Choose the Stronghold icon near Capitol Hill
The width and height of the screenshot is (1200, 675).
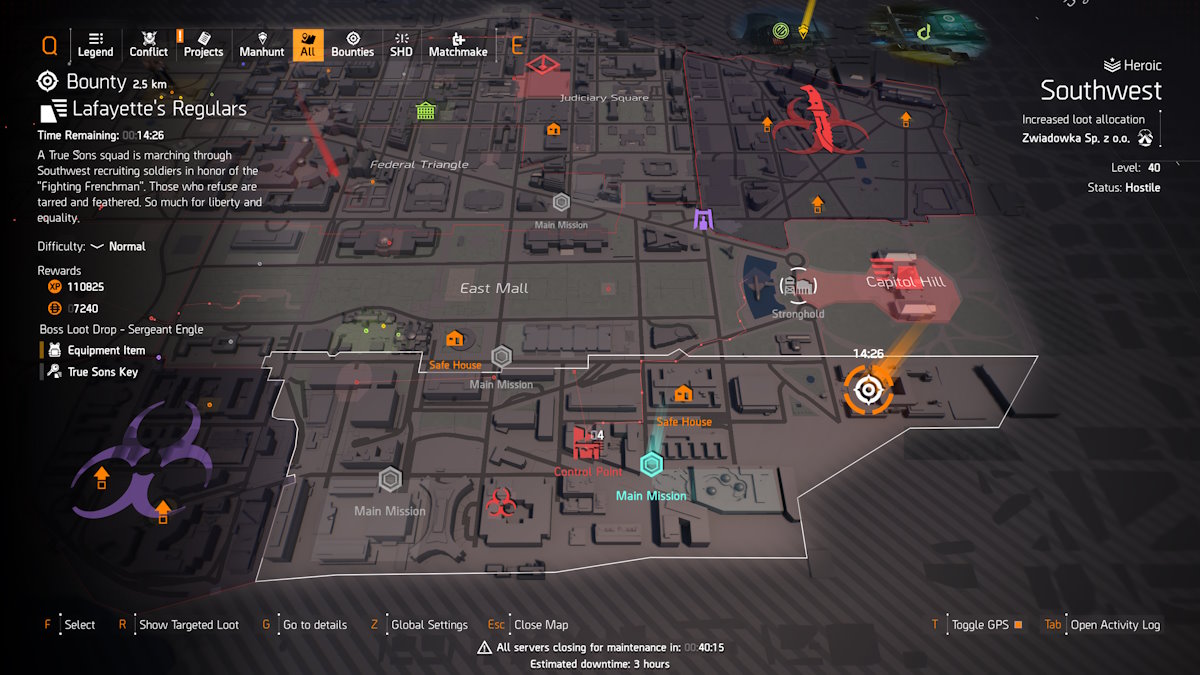[797, 287]
